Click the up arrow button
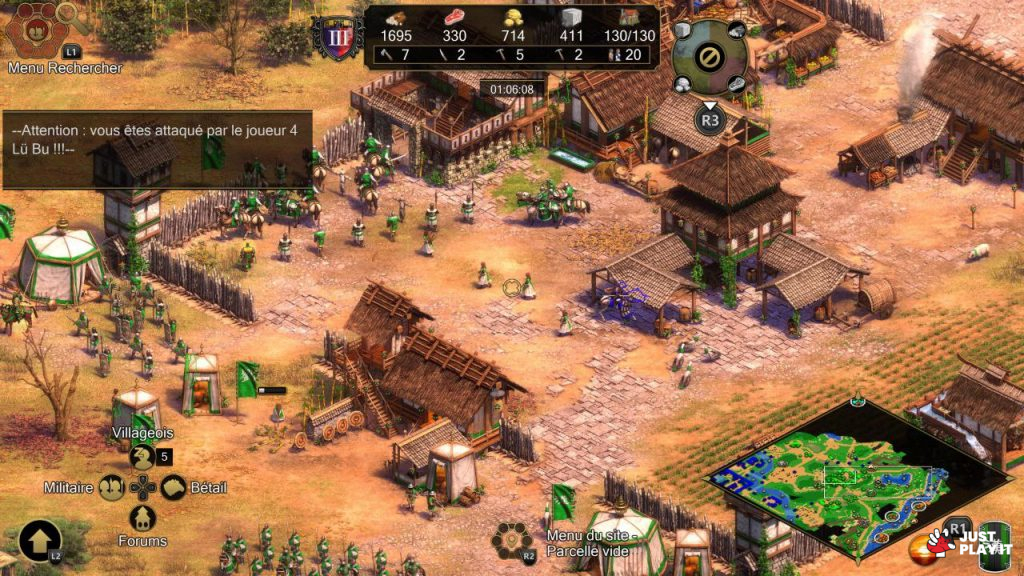This screenshot has width=1024, height=576. pyautogui.click(x=39, y=541)
